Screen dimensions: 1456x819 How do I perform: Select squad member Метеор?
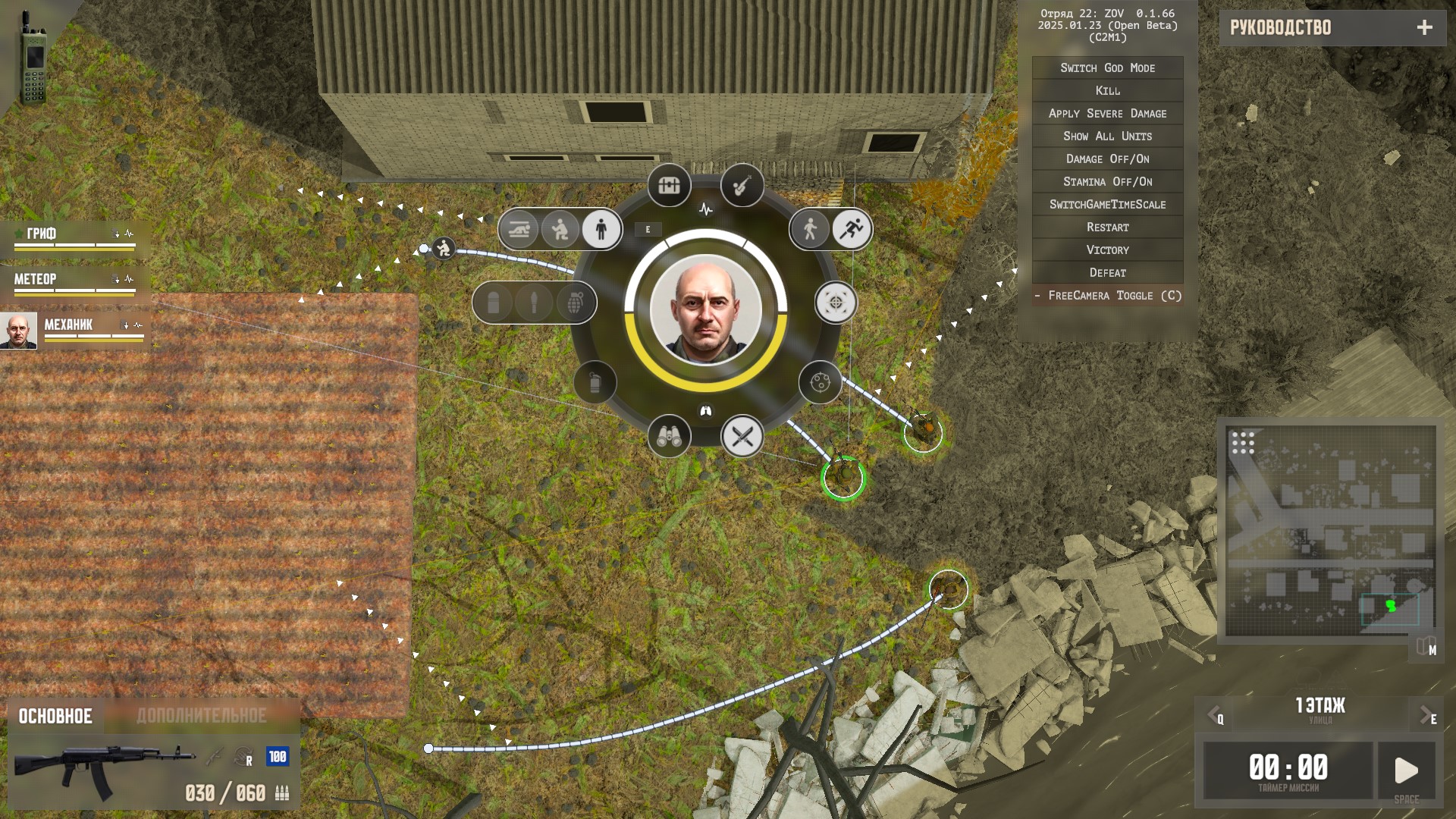pyautogui.click(x=74, y=282)
